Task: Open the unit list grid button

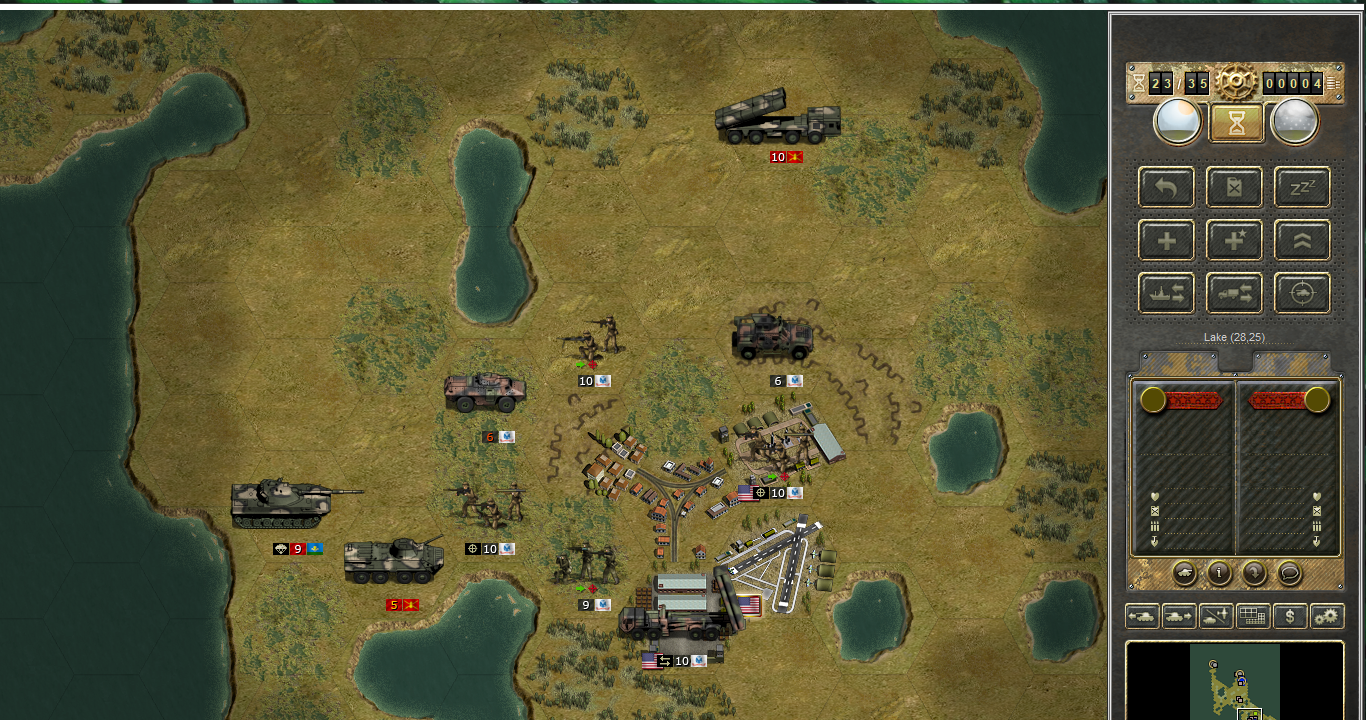Action: [x=1253, y=616]
